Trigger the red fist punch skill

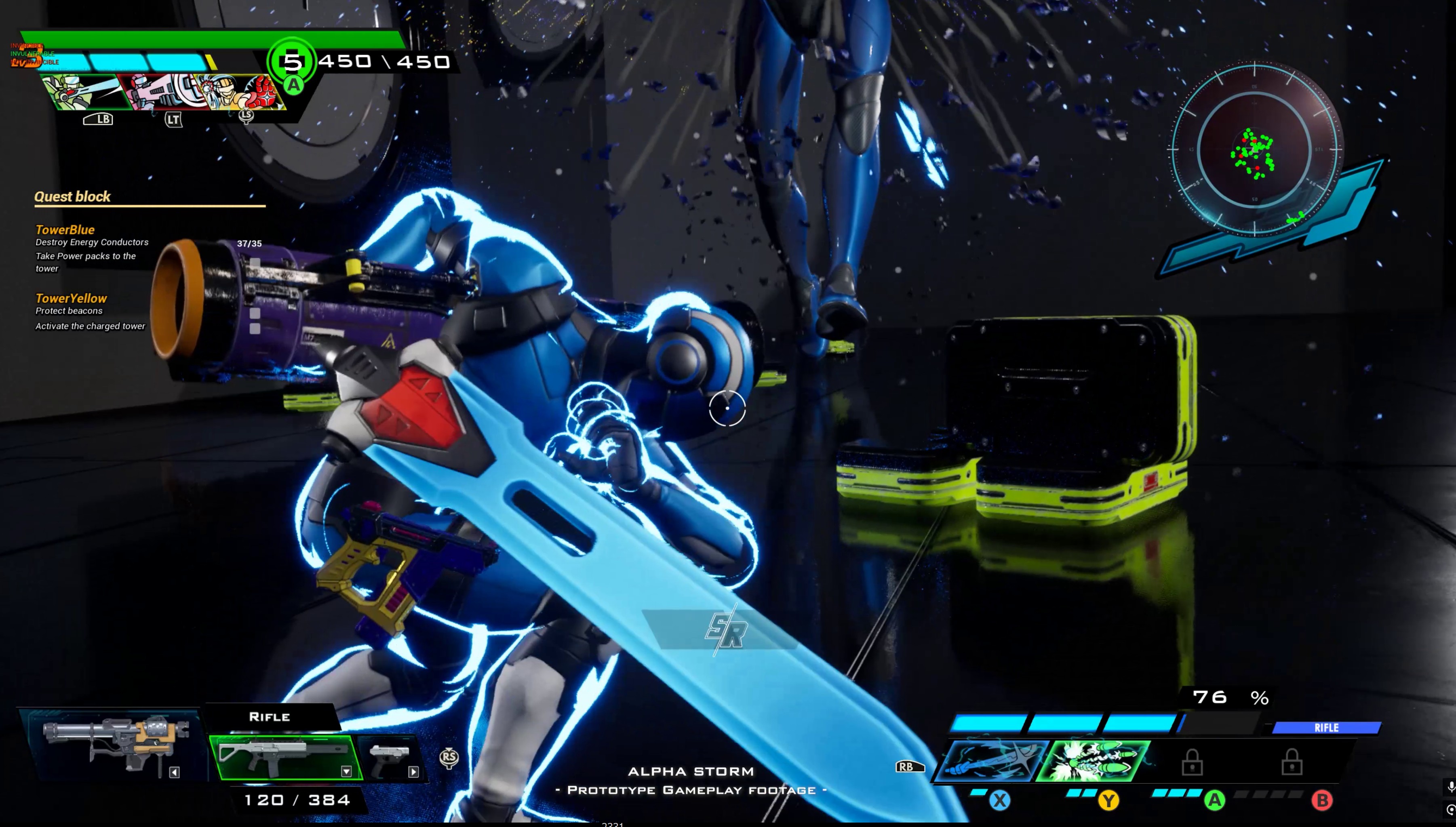click(250, 92)
